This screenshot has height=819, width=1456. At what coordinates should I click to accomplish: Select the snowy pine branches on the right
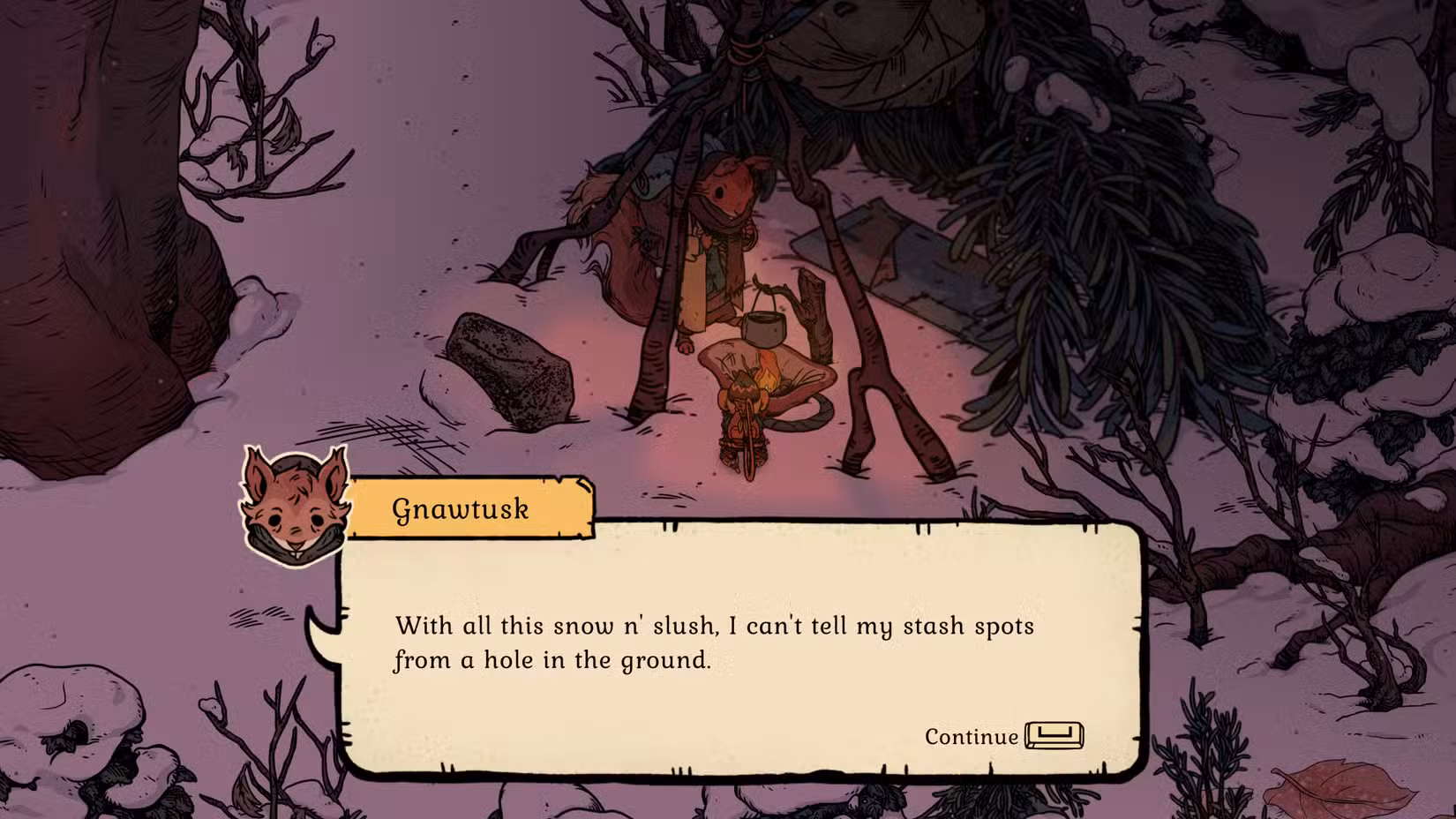pos(1103,194)
